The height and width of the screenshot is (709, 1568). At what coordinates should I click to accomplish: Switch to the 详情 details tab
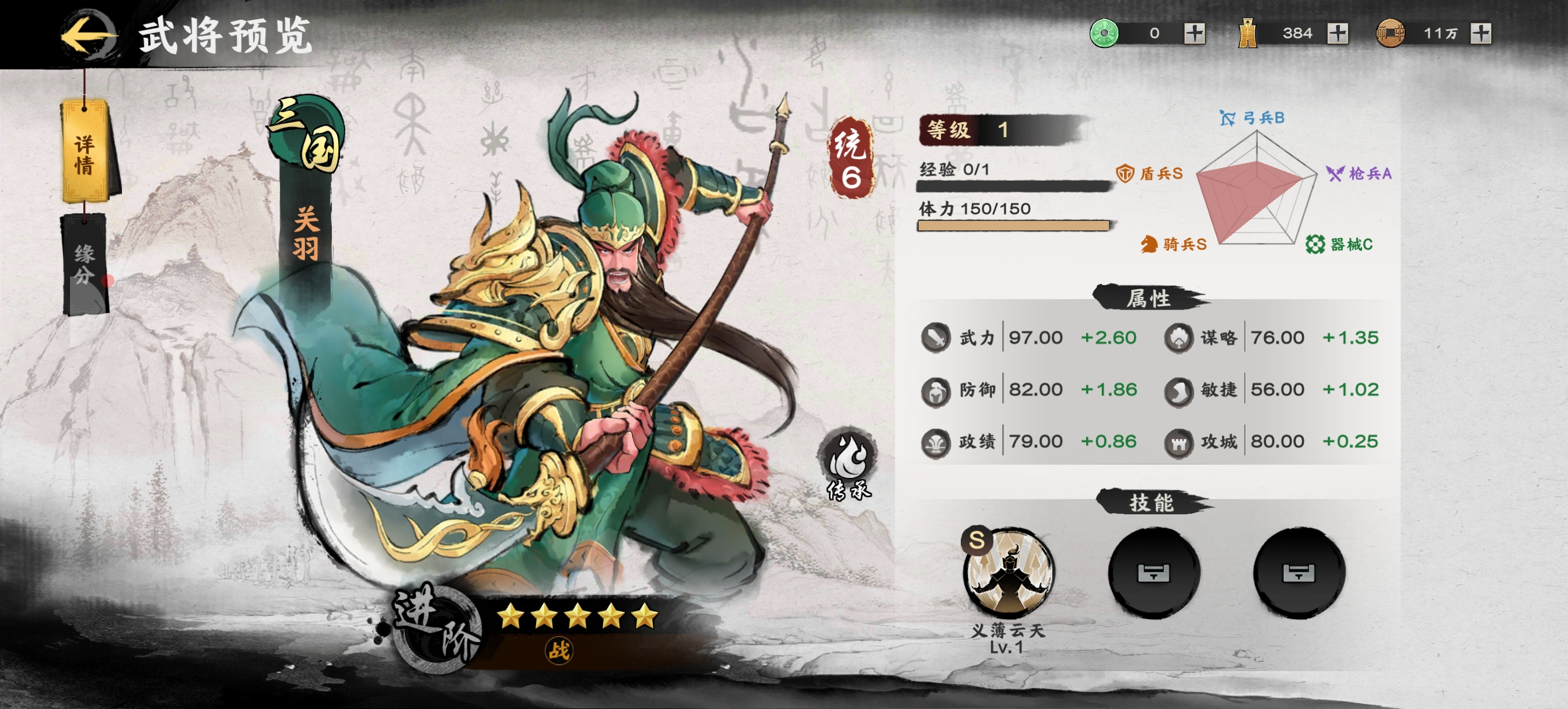click(x=86, y=153)
